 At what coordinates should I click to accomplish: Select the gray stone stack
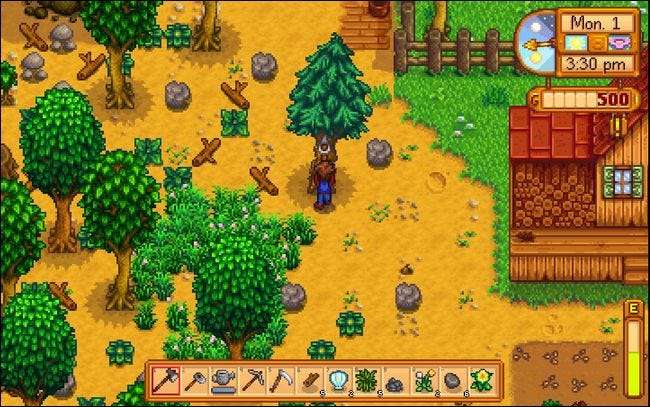(x=452, y=380)
